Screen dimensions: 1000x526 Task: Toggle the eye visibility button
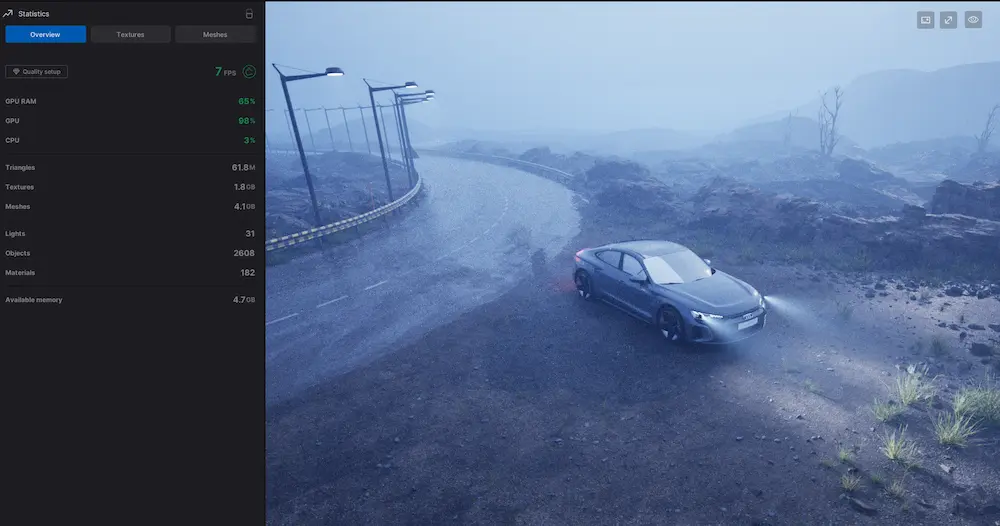[x=973, y=20]
